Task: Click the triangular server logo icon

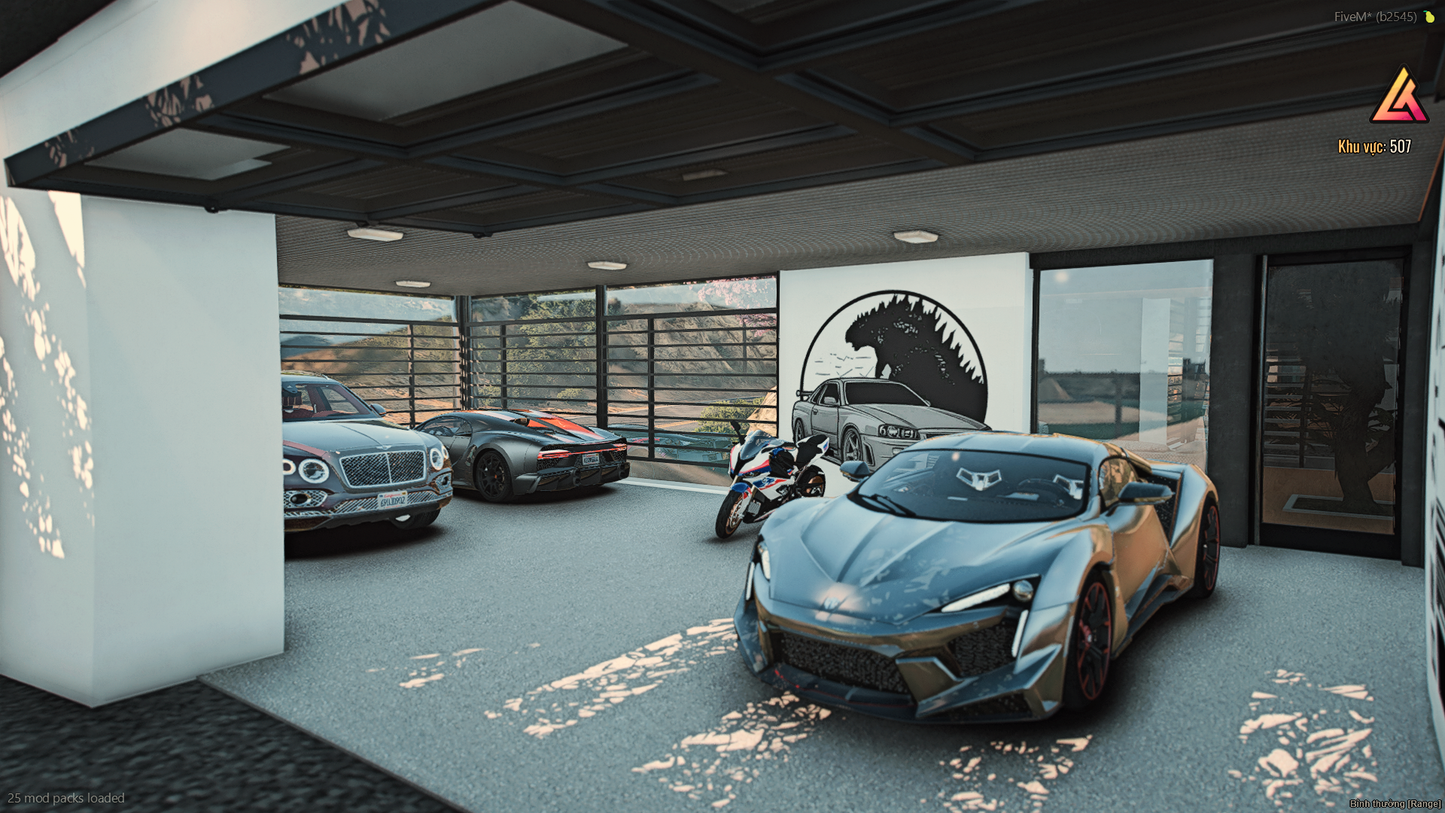Action: coord(1399,97)
